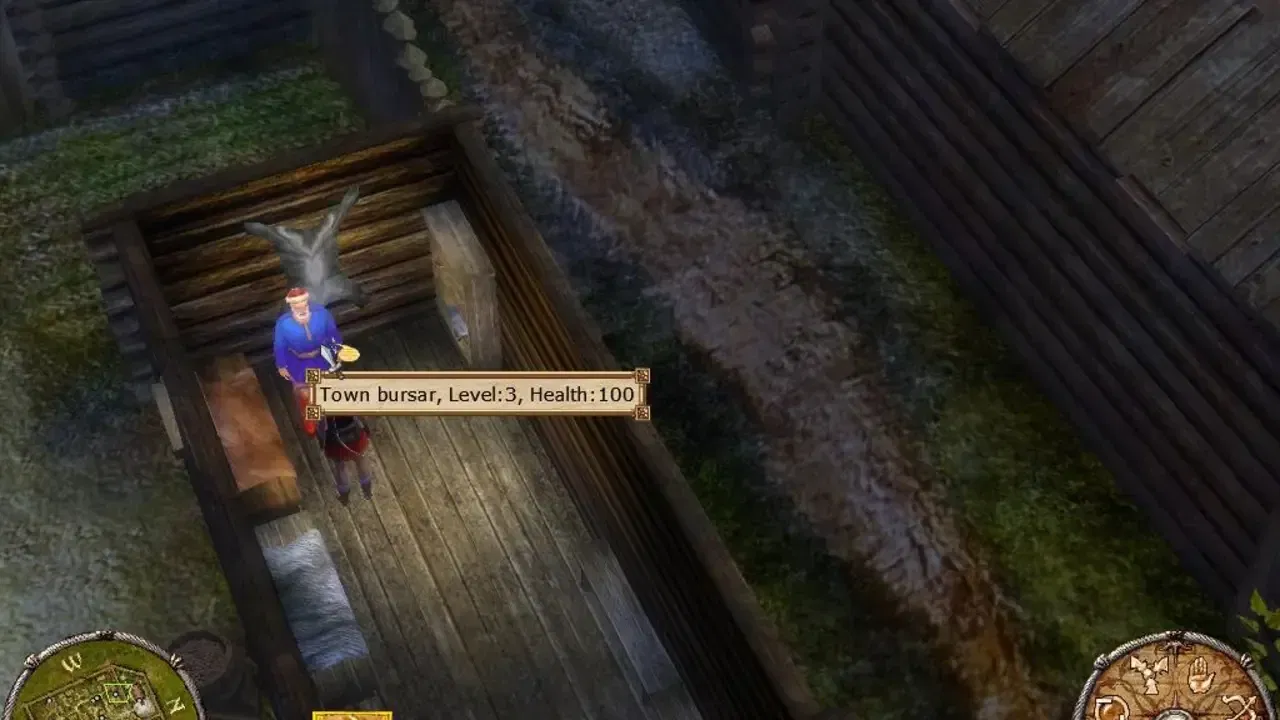The image size is (1280, 720).
Task: Click the N compass letter on the minimap
Action: [x=175, y=704]
